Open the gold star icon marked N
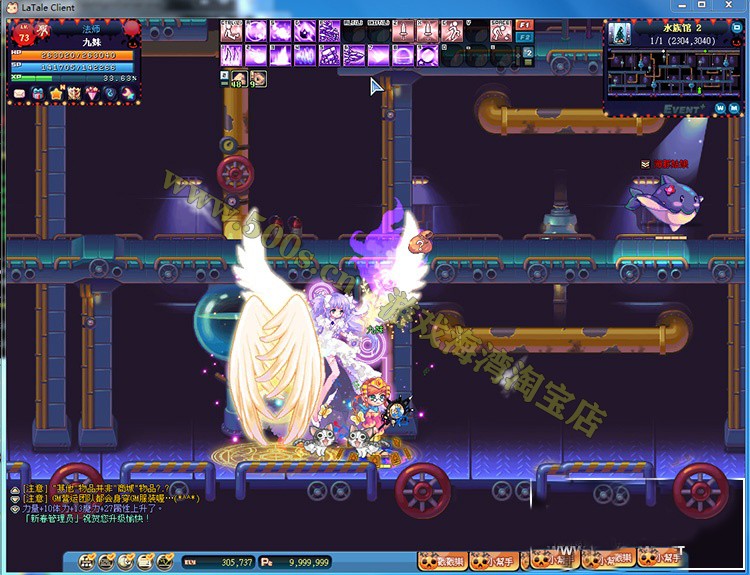 click(55, 94)
